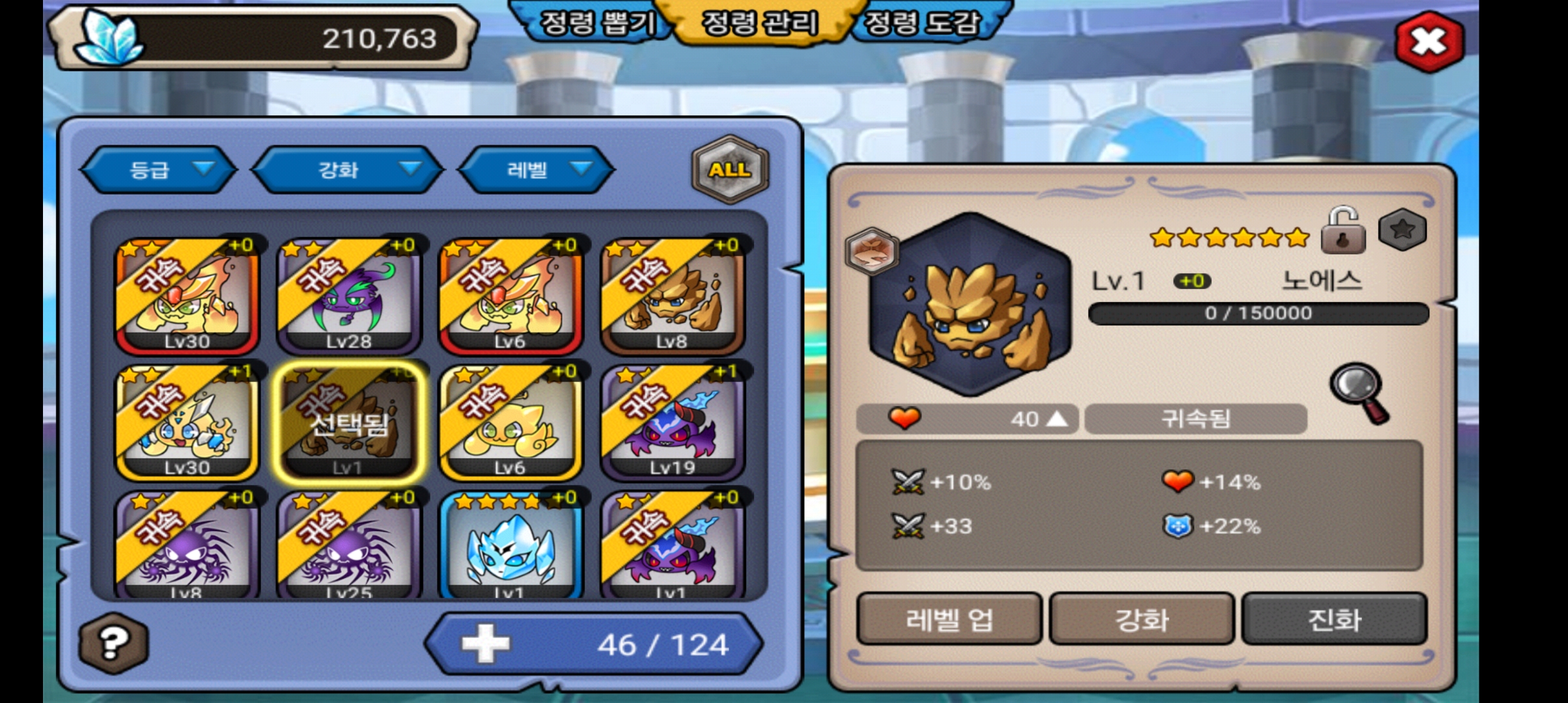Screen dimensions: 1568x703
Task: Choose the 강화 button in detail panel
Action: pos(1141,619)
